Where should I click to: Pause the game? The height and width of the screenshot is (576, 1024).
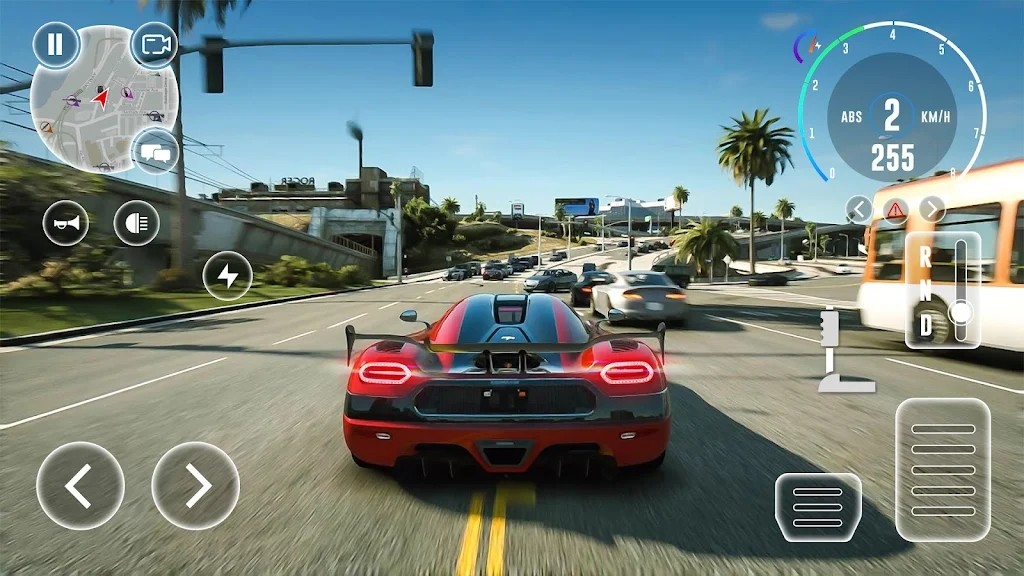[x=55, y=45]
